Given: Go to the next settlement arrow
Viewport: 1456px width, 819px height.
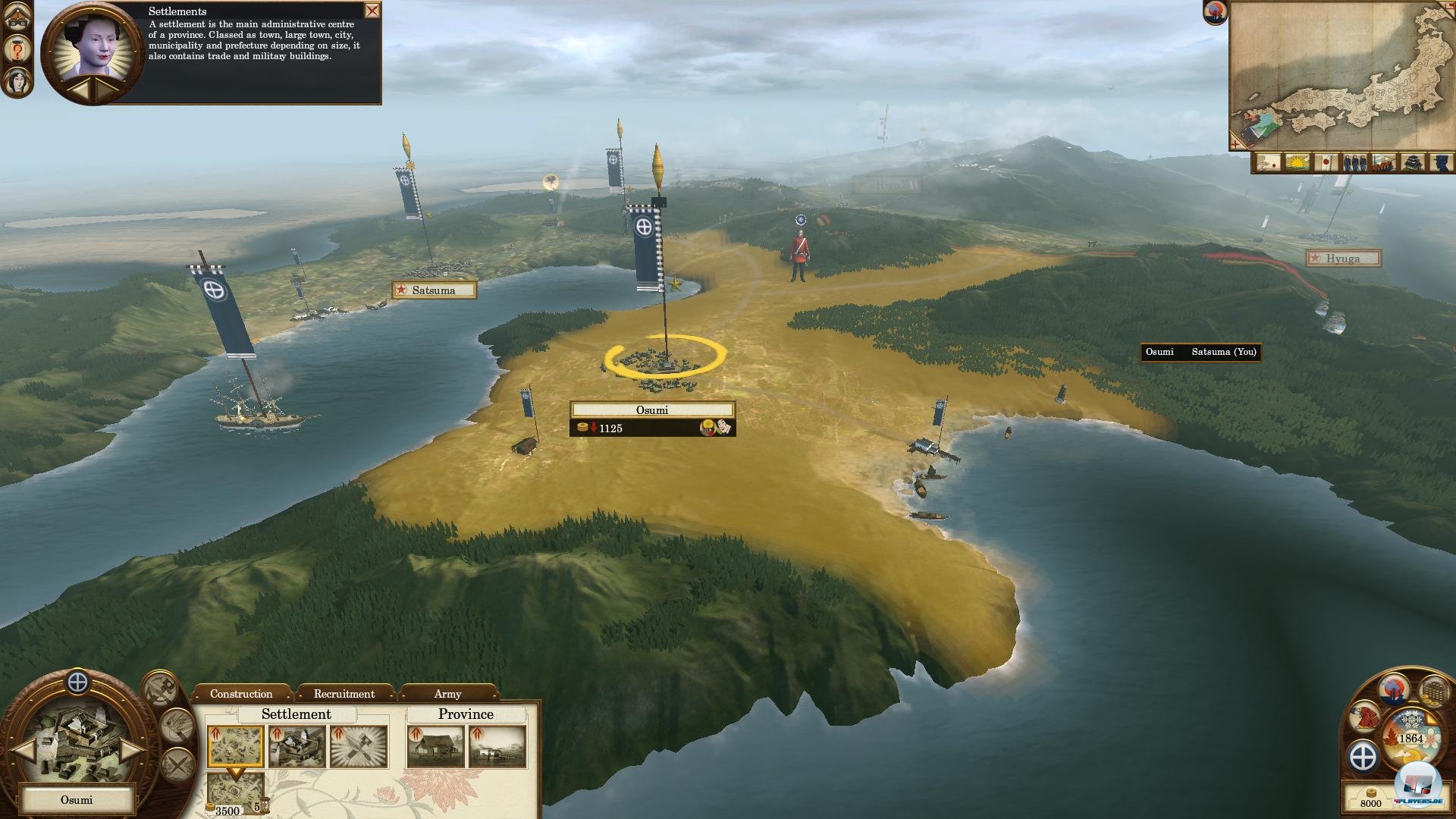Looking at the screenshot, I should (132, 750).
